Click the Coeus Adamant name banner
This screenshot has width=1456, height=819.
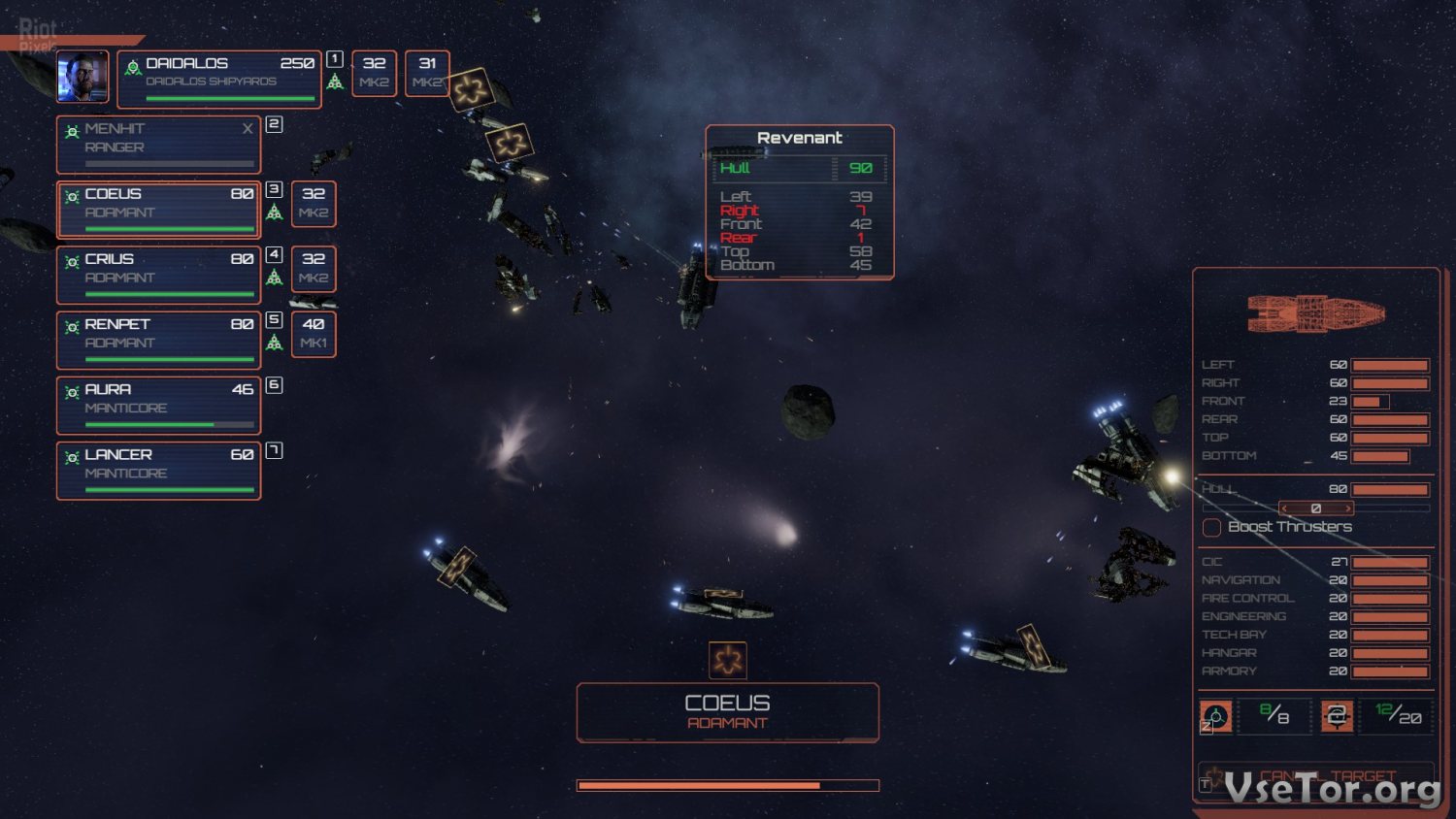727,712
